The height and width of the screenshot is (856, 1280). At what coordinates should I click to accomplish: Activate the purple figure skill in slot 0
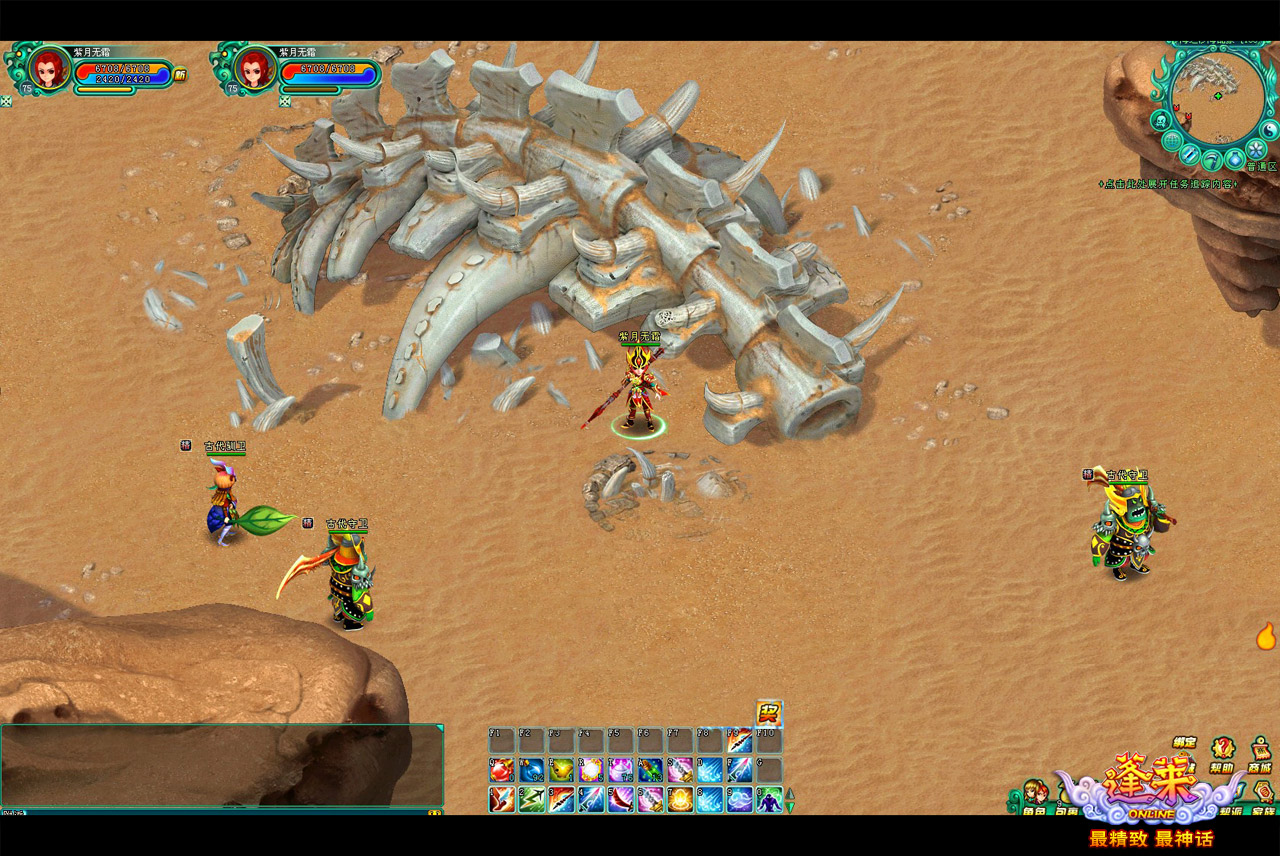769,800
